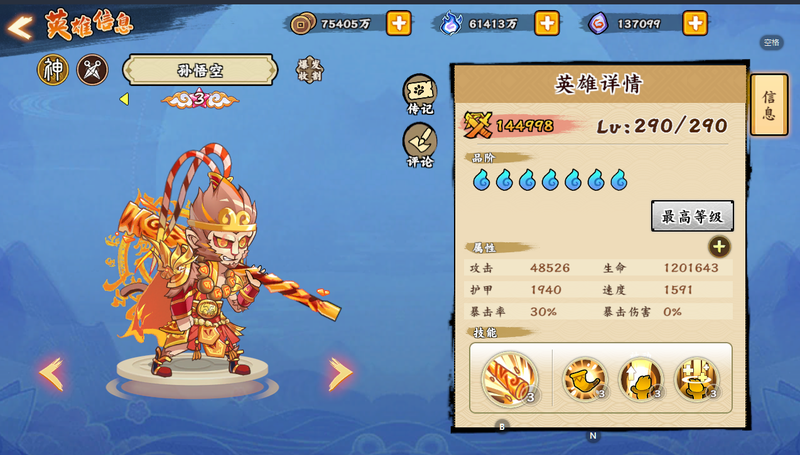Open the 传记 biography scroll
This screenshot has height=455, width=800.
[420, 92]
